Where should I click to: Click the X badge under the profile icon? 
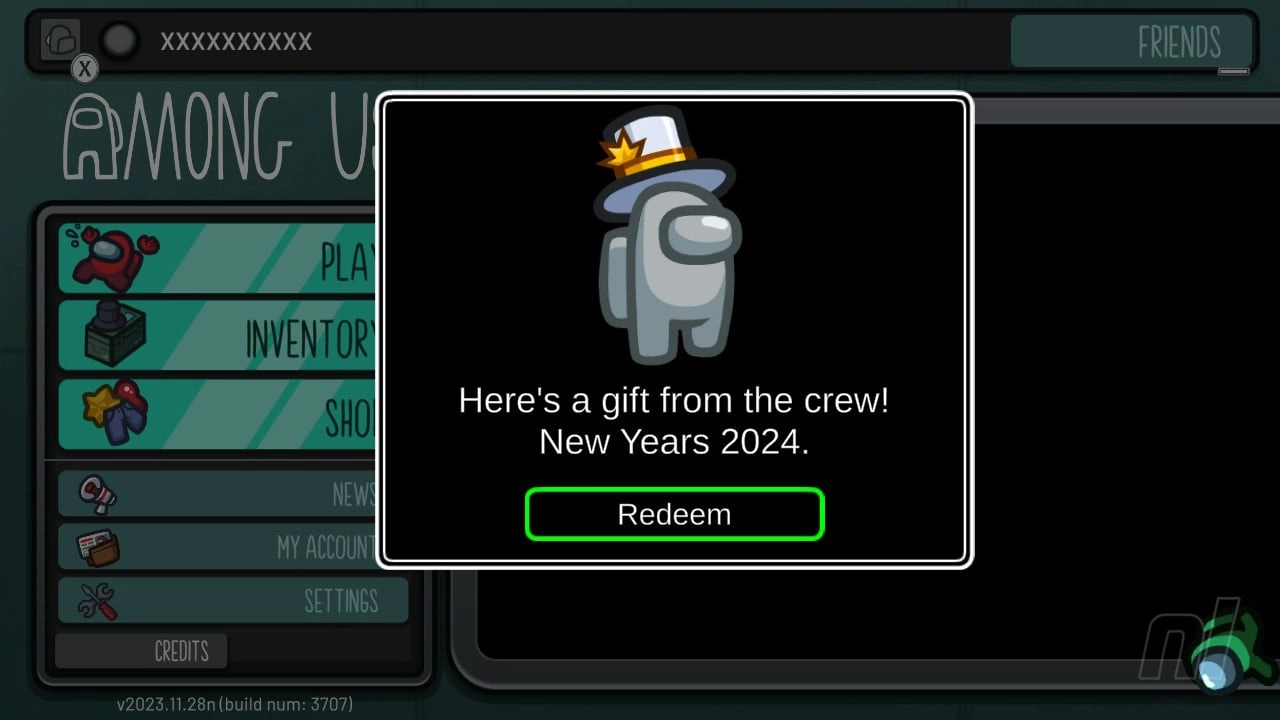[85, 69]
